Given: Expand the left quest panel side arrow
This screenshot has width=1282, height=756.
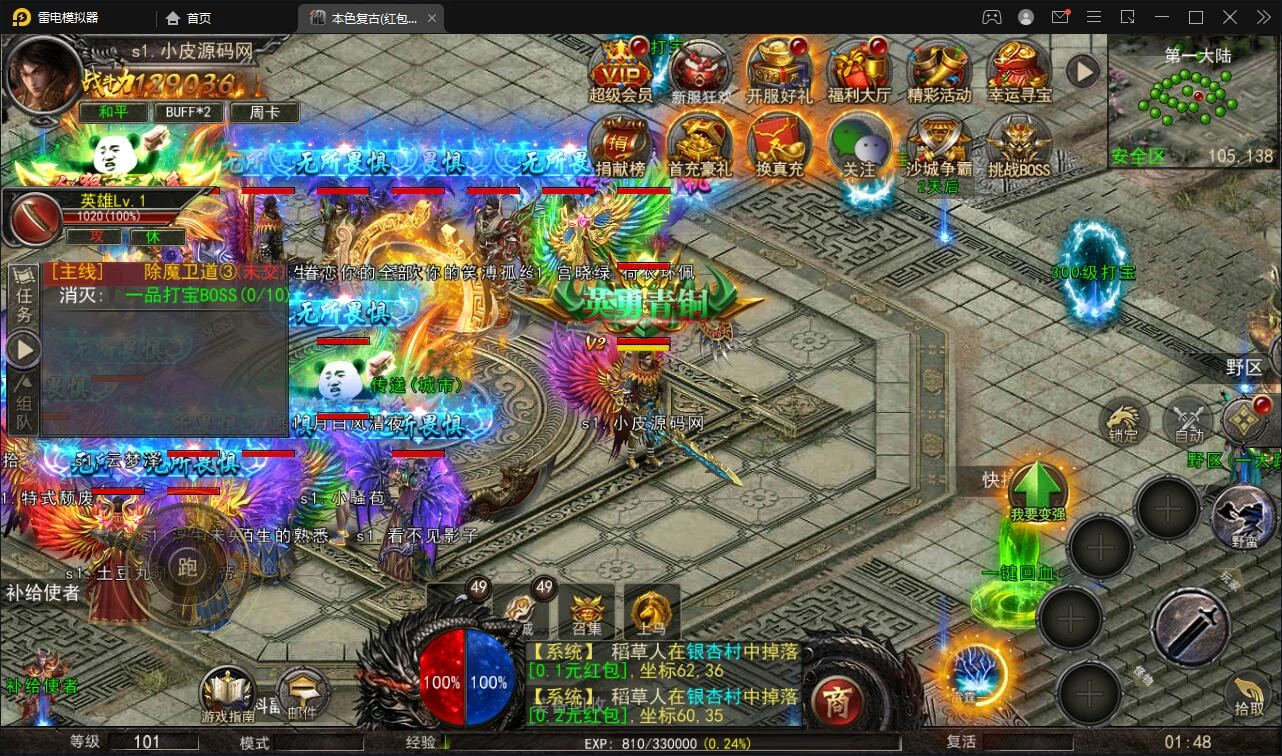Looking at the screenshot, I should [x=22, y=349].
